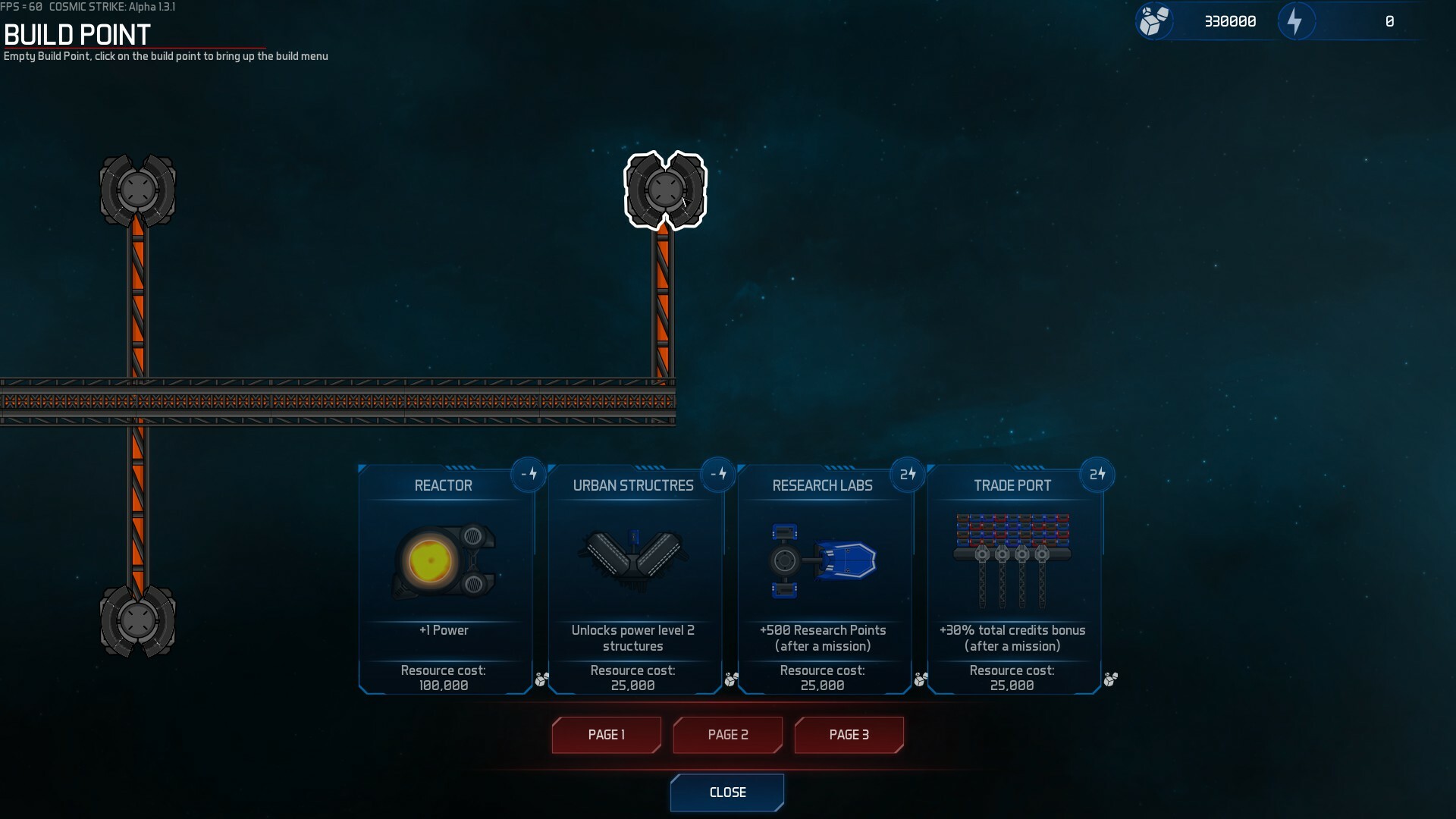Click the resource icon beside Research Labs cost
This screenshot has width=1456, height=819.
pyautogui.click(x=921, y=680)
